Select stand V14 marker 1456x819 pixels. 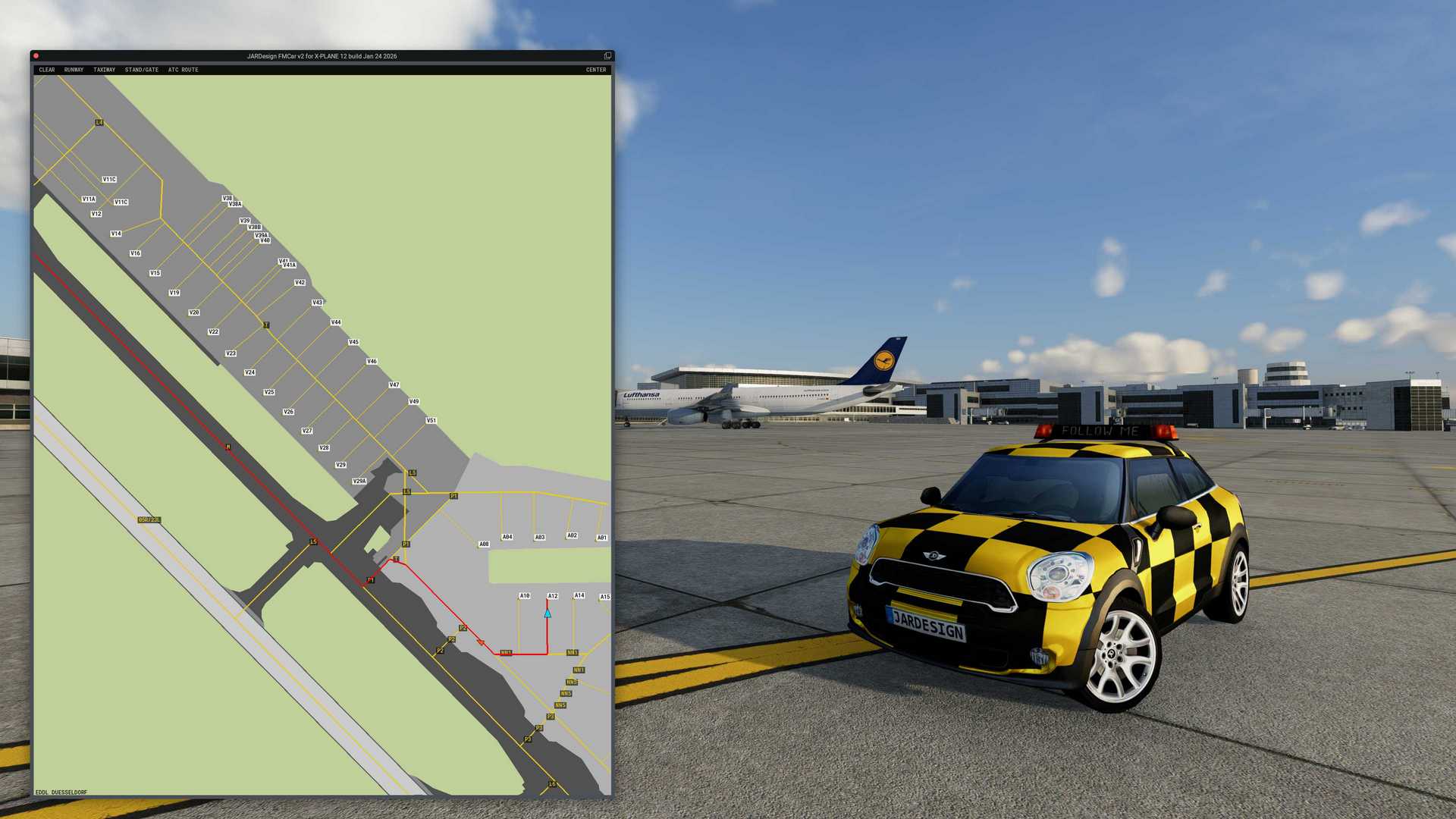[116, 234]
